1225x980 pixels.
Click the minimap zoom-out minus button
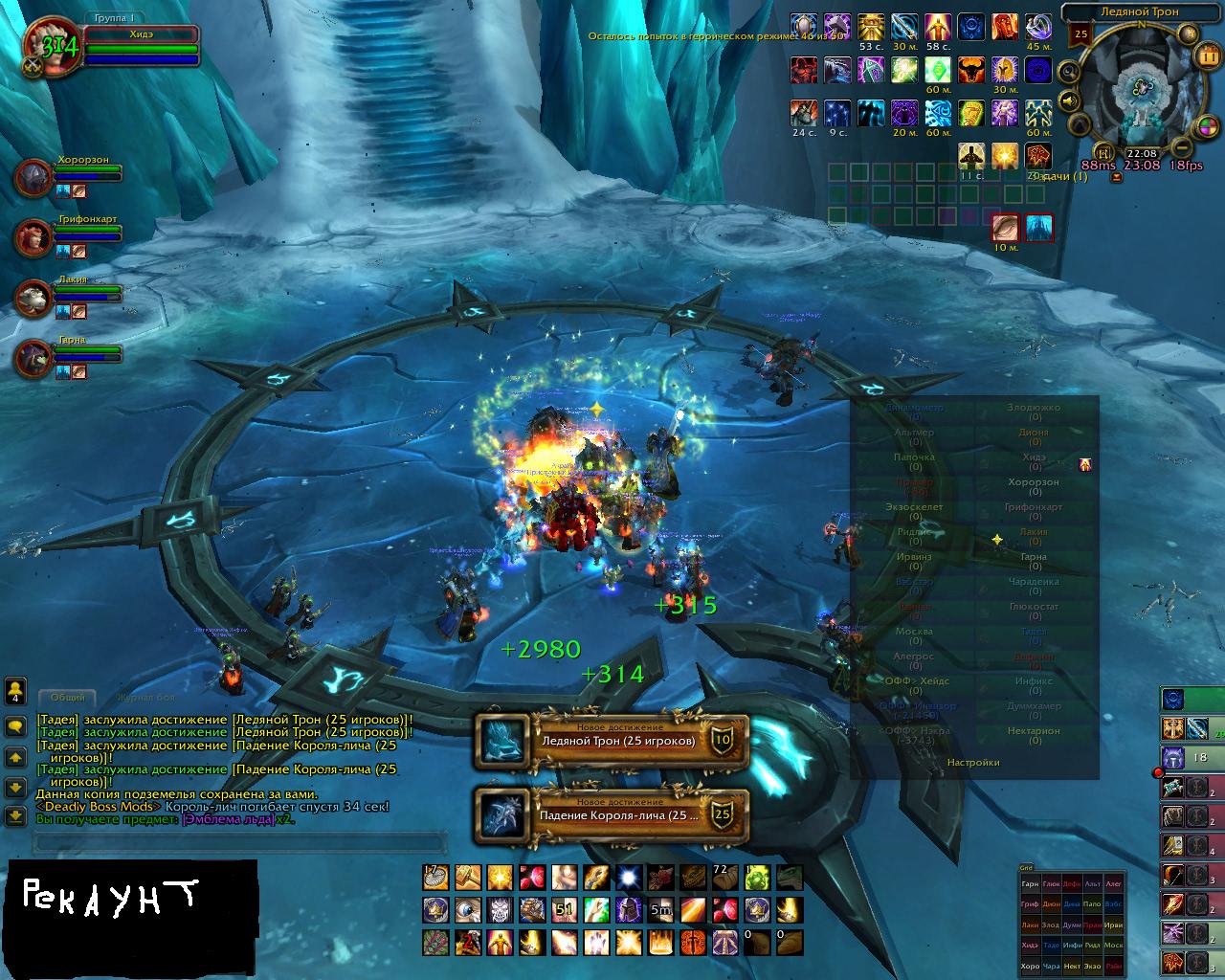[1181, 147]
